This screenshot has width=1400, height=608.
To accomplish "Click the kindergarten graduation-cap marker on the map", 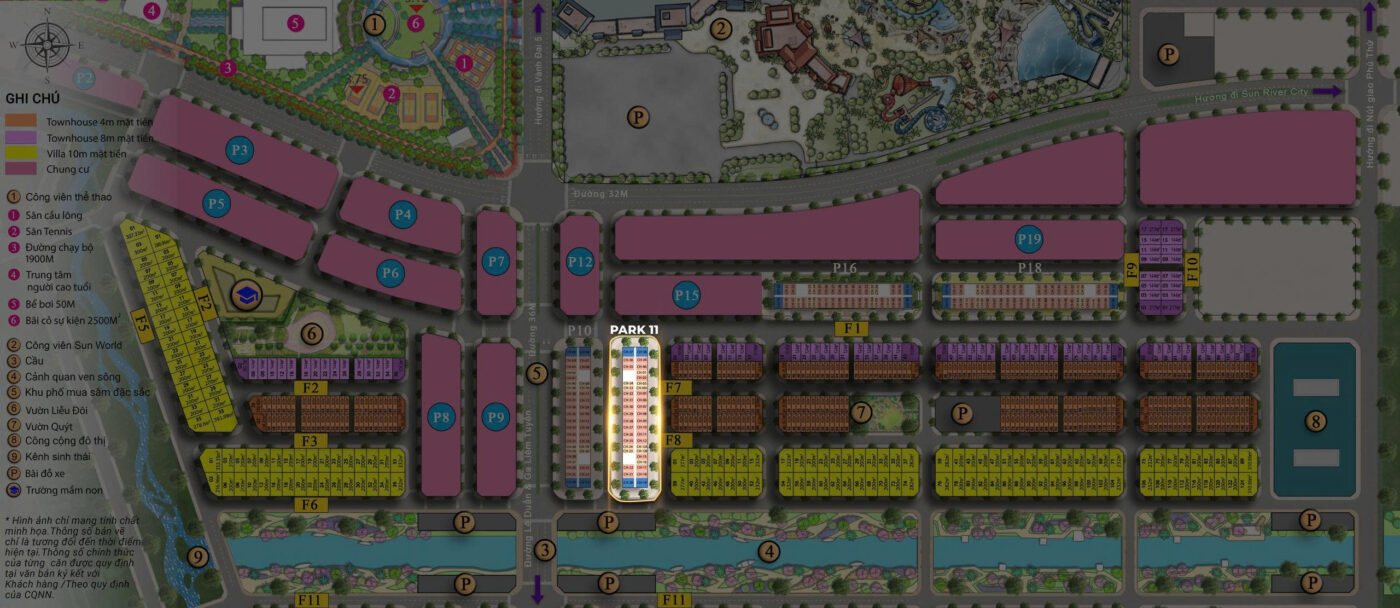I will click(244, 294).
